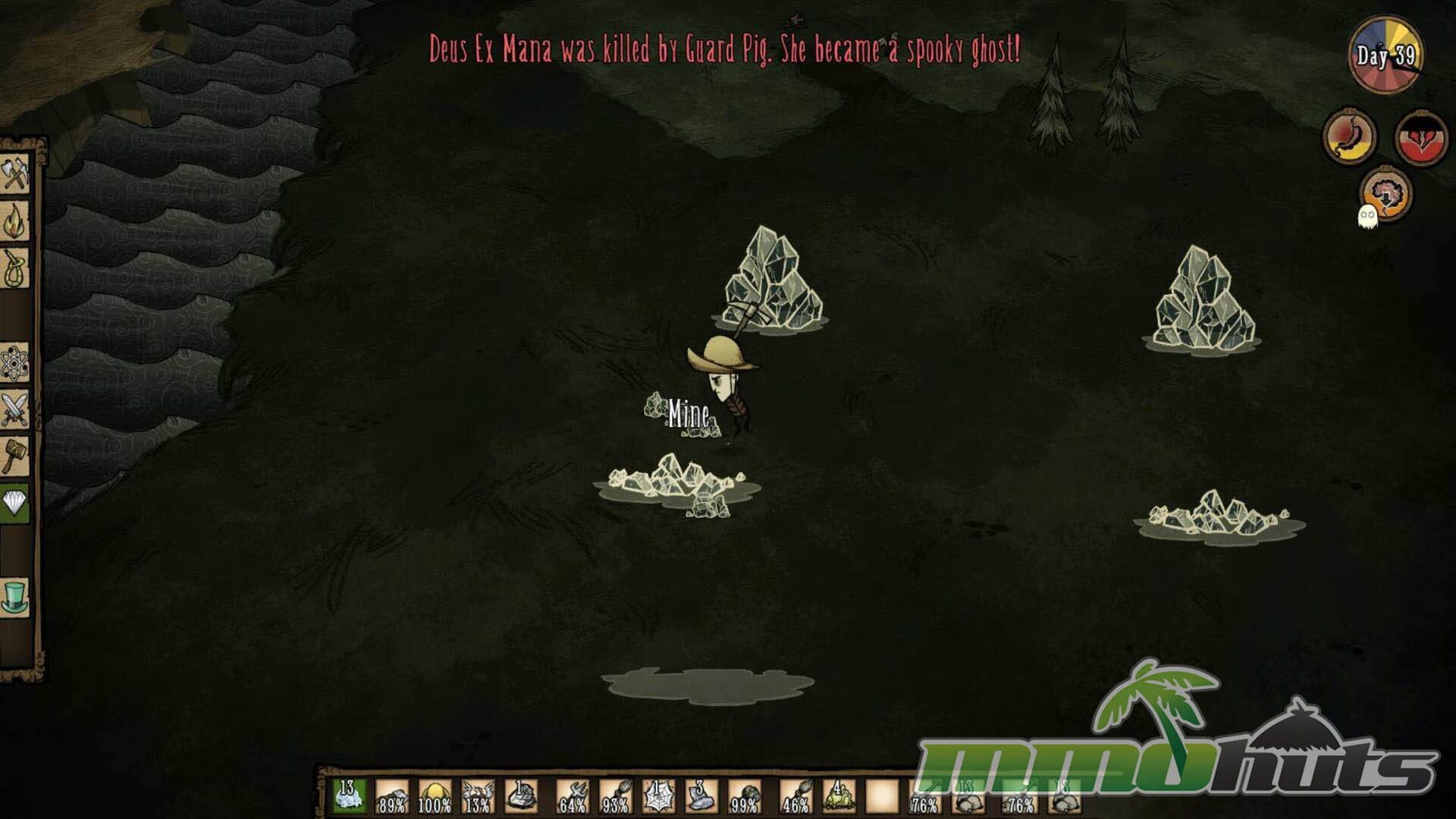Open the Refine tab with diamond icon

[14, 503]
